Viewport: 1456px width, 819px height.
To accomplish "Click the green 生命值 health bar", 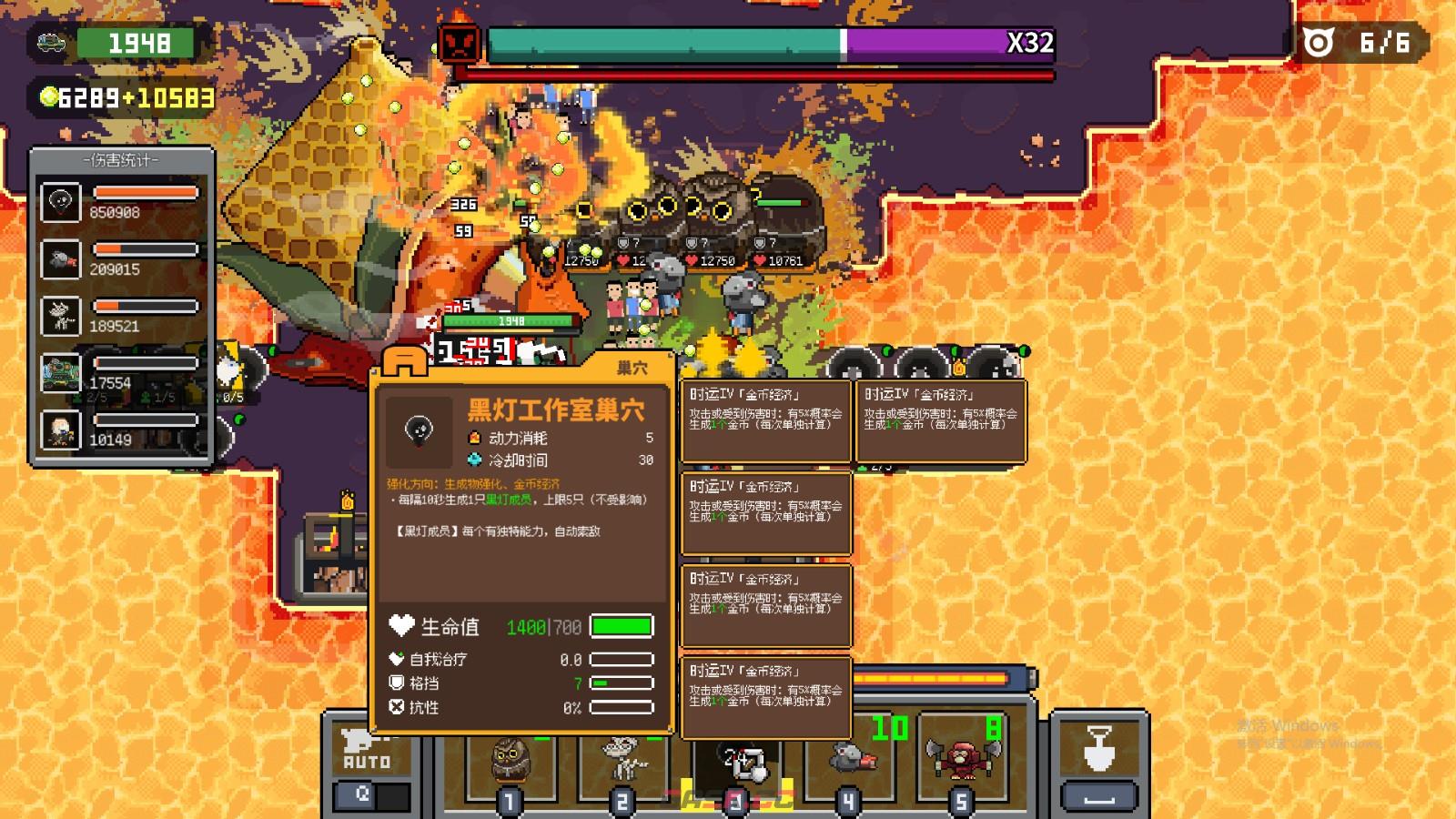I will [622, 627].
